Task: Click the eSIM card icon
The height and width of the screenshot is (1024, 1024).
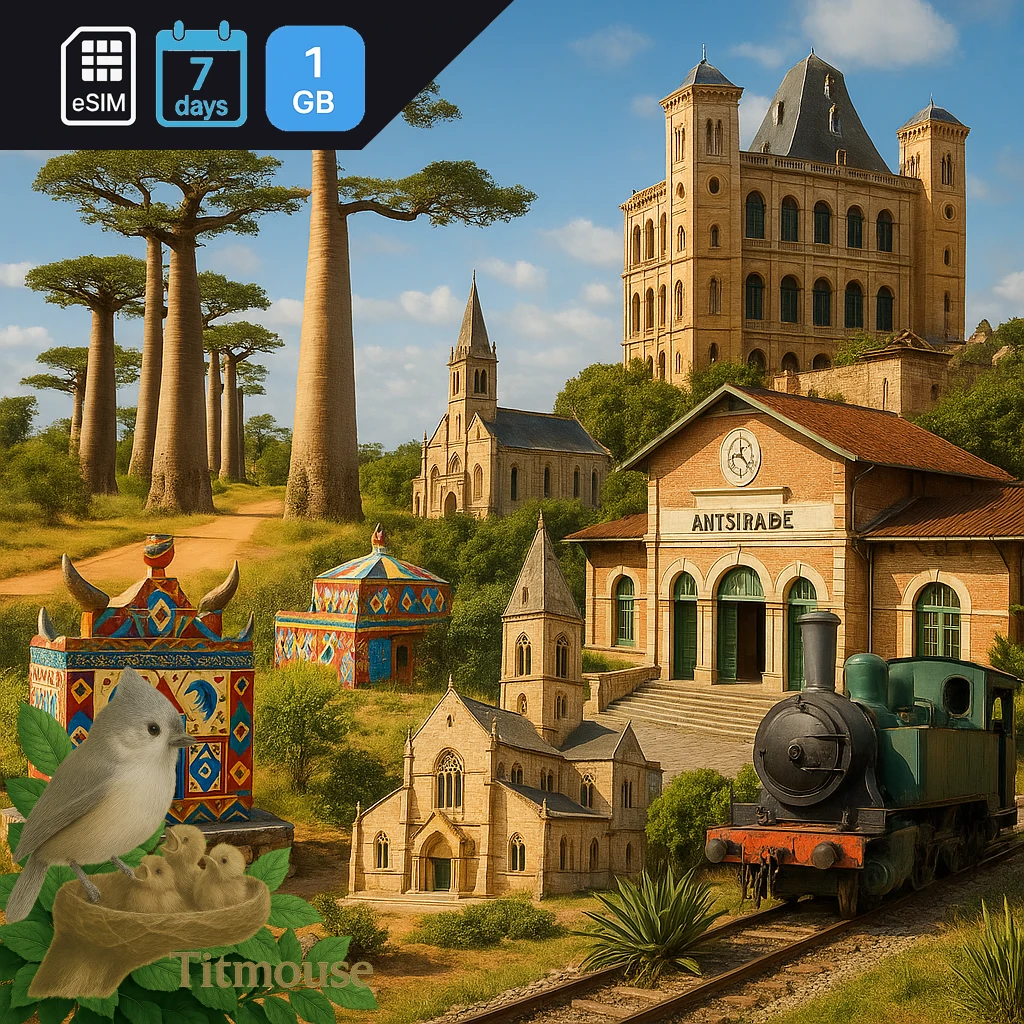Action: pos(98,76)
